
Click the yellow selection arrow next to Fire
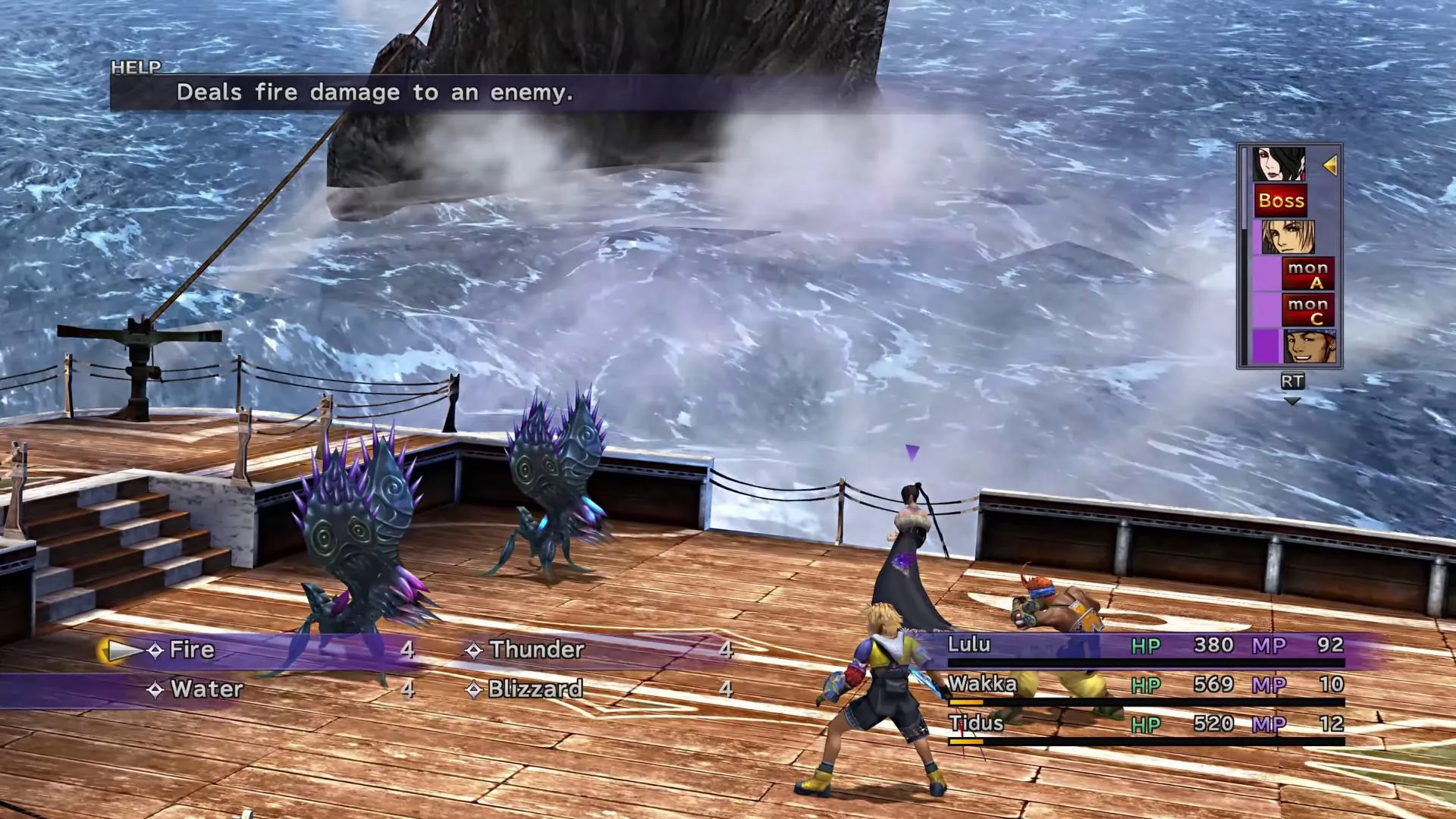click(120, 650)
